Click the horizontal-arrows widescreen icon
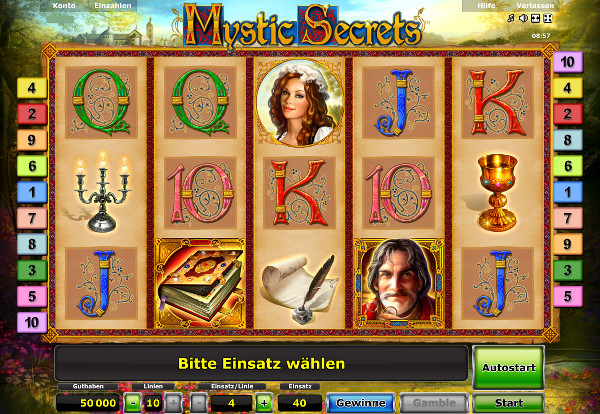600x414 pixels. click(535, 19)
